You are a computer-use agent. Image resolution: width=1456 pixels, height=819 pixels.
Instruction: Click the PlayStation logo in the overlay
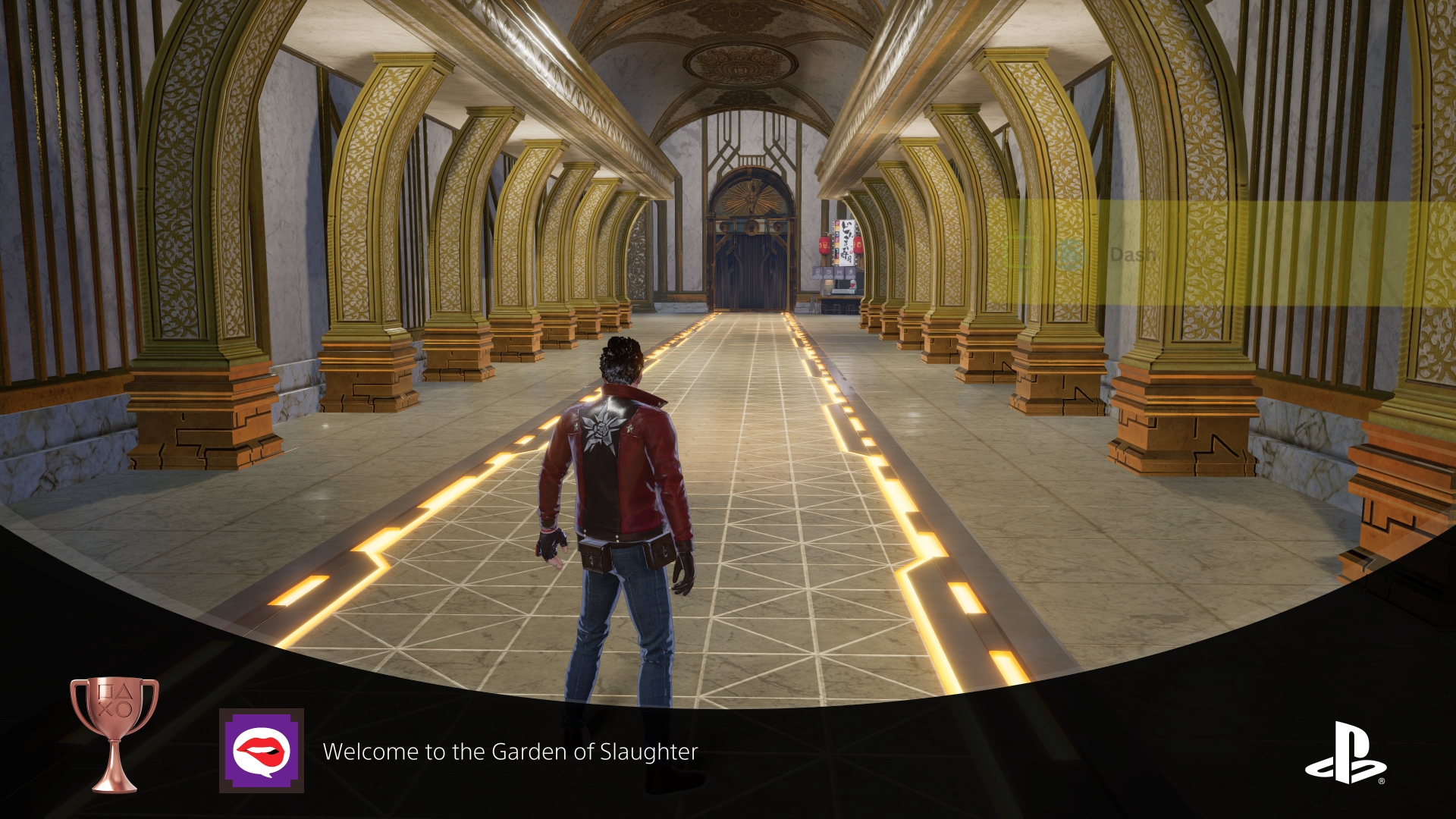click(1345, 752)
